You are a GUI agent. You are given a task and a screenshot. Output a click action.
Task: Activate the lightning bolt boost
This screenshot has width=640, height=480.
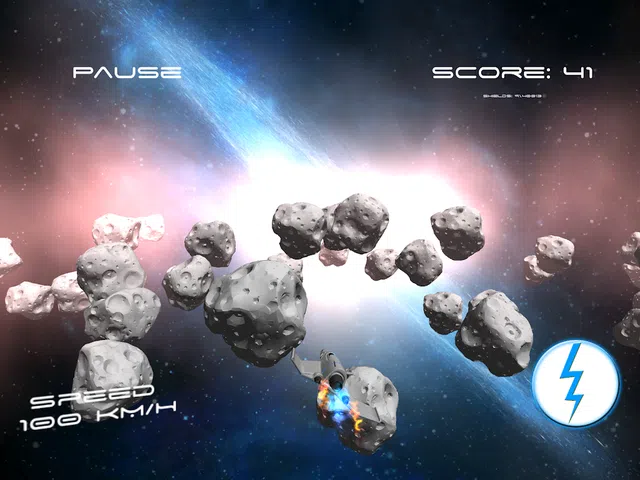click(574, 384)
